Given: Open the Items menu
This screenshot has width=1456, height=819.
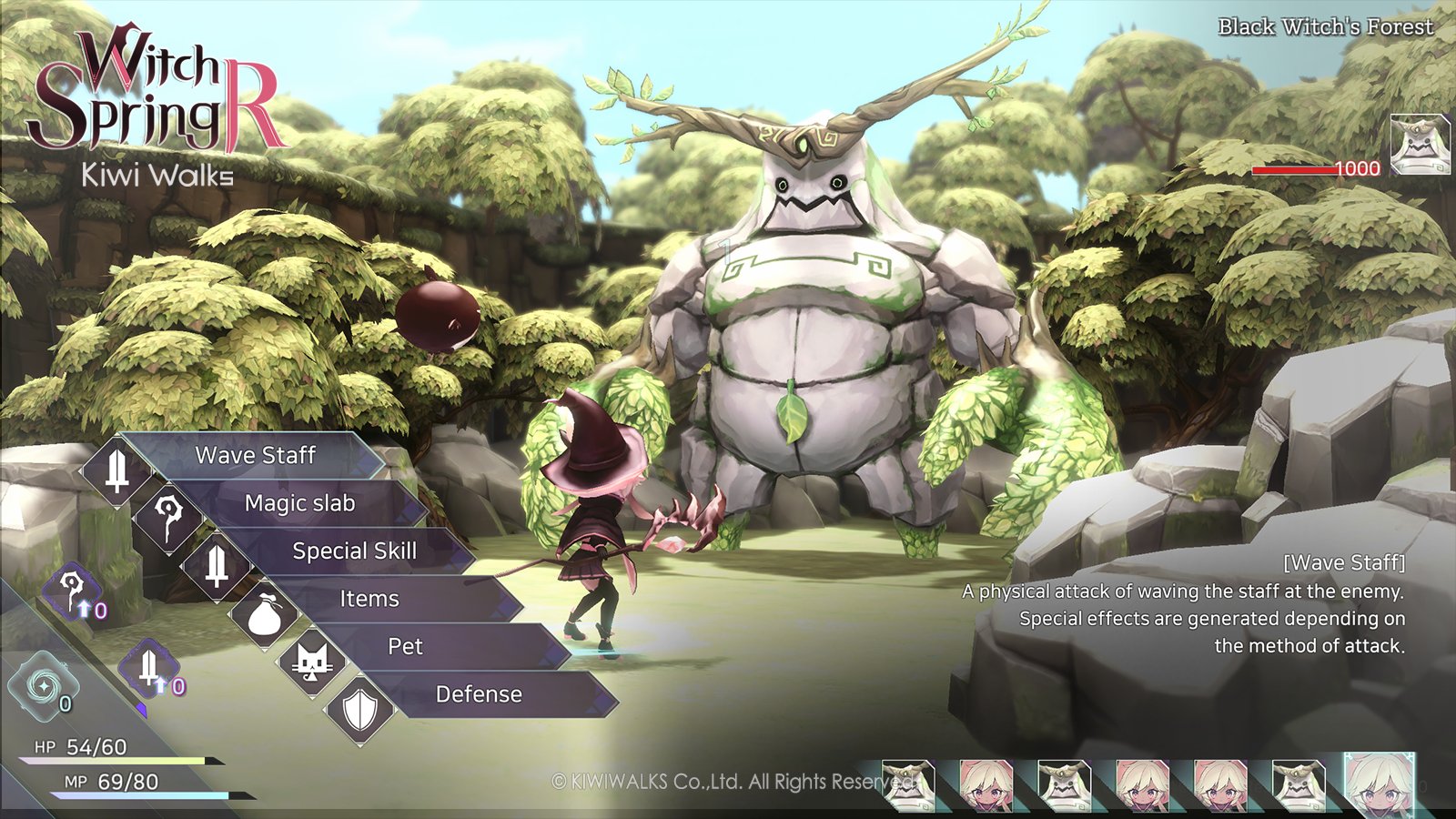Looking at the screenshot, I should coord(369,599).
